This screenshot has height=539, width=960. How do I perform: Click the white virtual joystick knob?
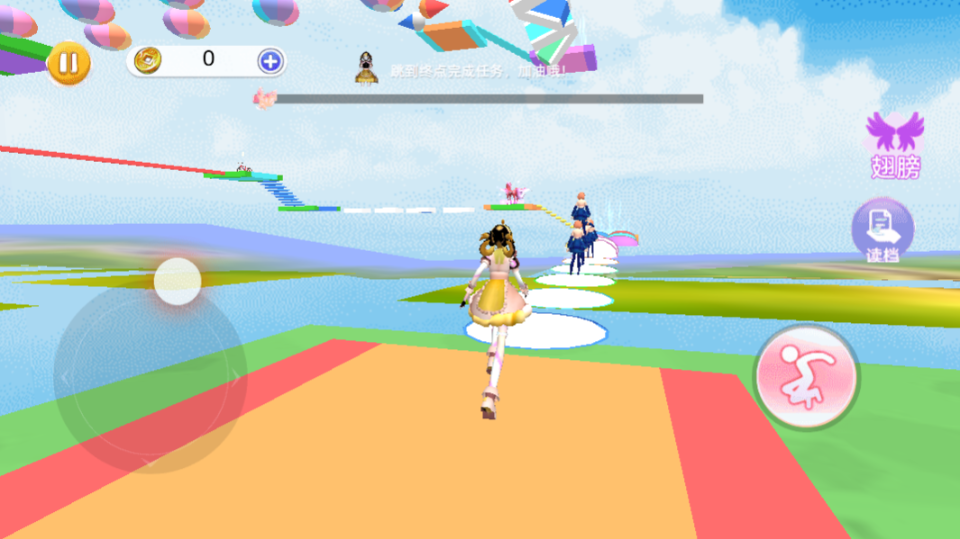(178, 281)
